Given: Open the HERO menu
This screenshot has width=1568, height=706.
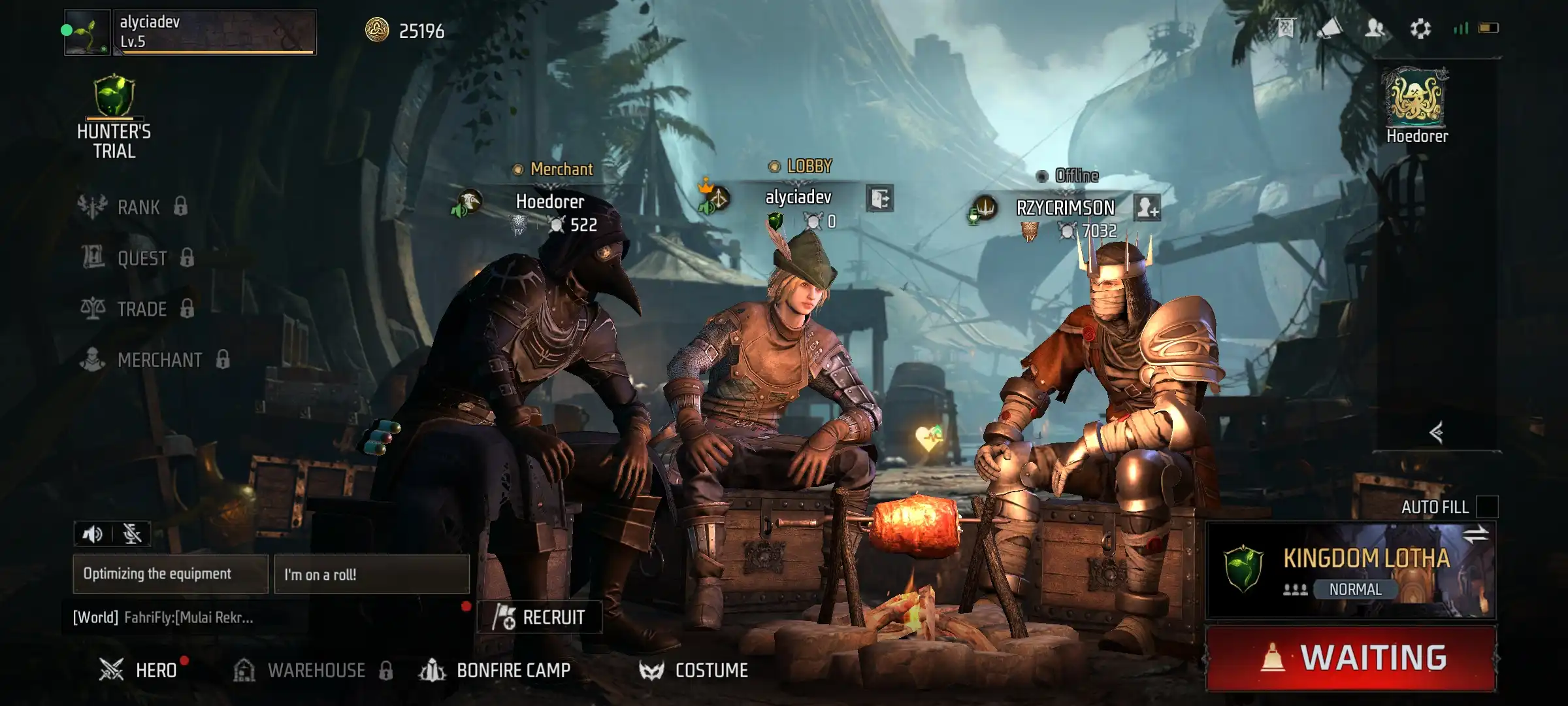Looking at the screenshot, I should 139,670.
